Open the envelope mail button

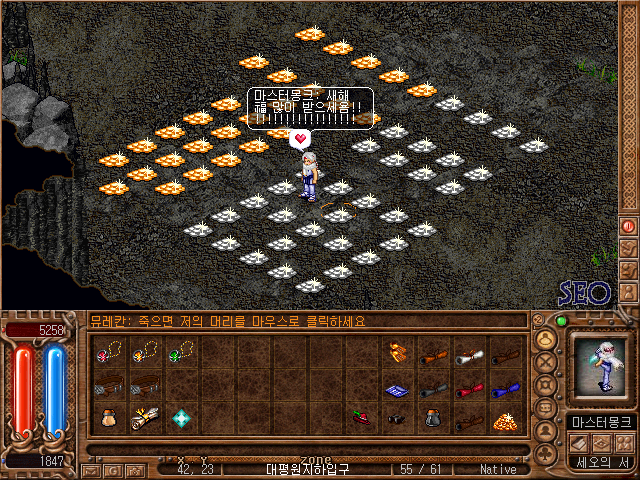coord(90,469)
